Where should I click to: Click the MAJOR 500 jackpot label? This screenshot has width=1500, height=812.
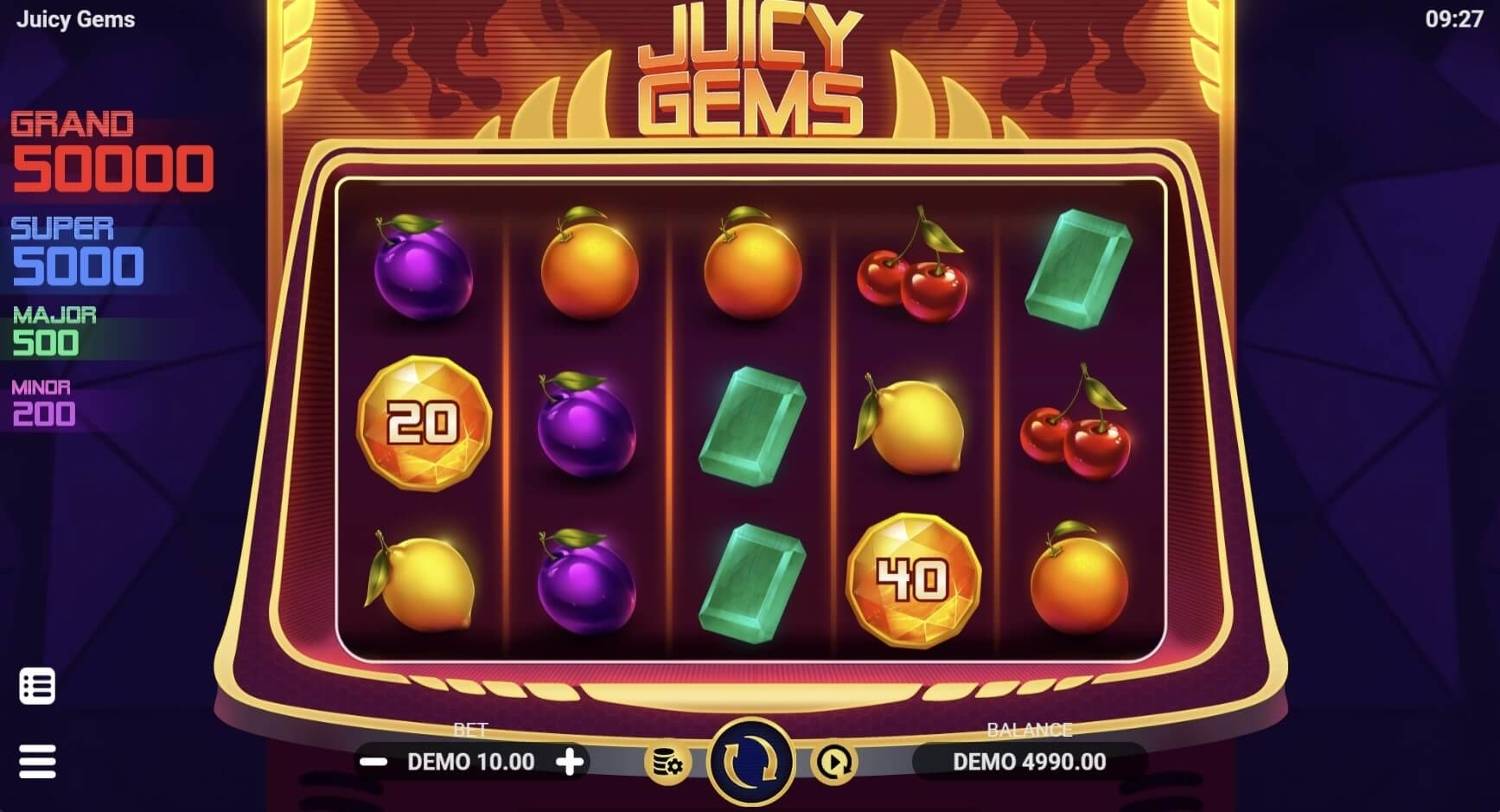point(55,328)
